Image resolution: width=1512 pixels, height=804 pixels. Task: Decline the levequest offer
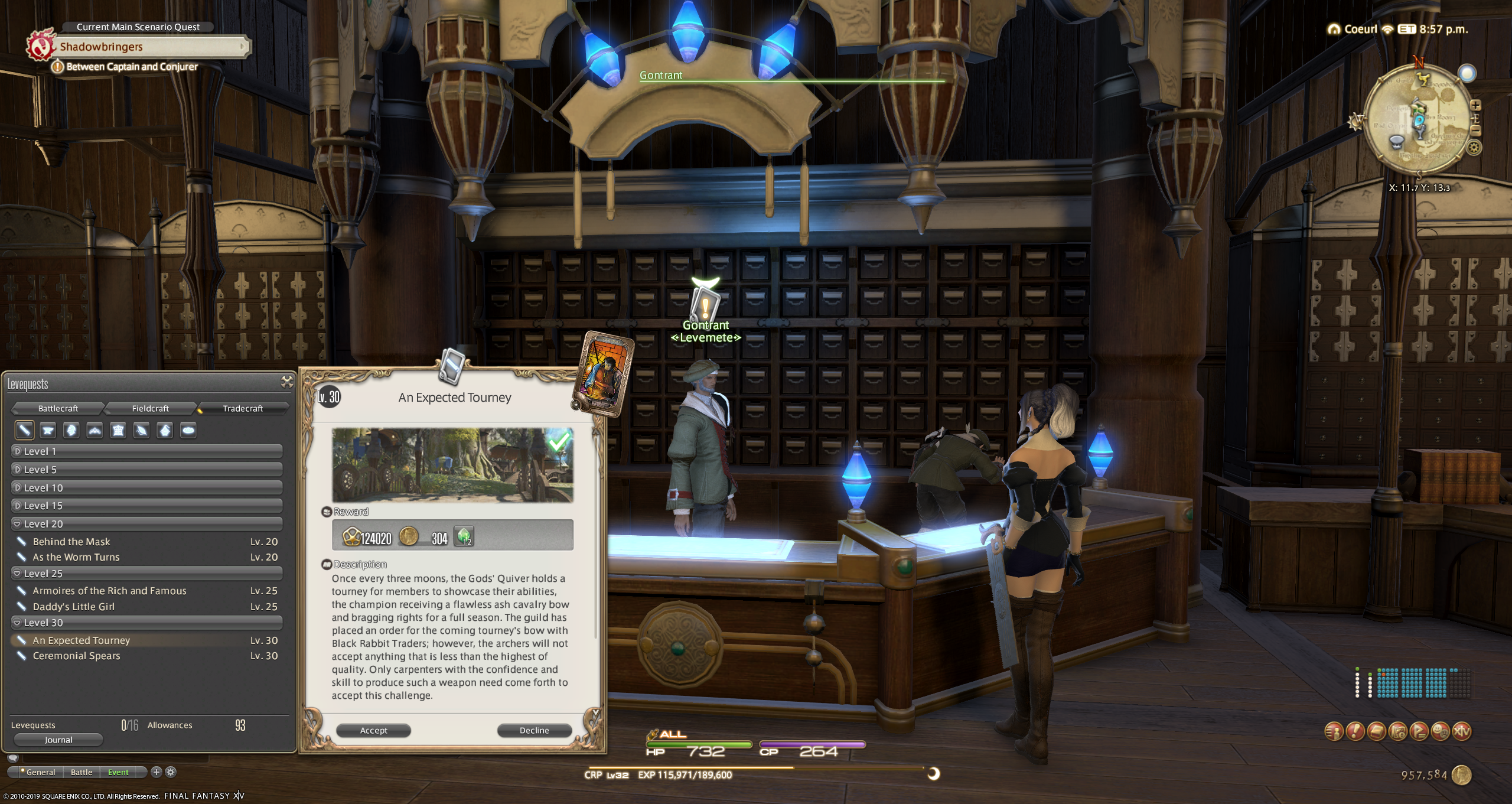(x=534, y=731)
